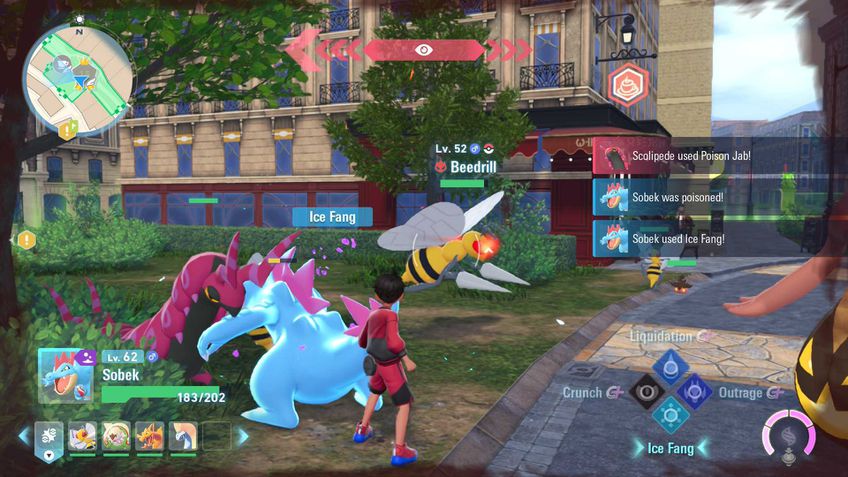Screen dimensions: 848x477
Task: Open the Poké Ball selector slot
Action: 49,437
